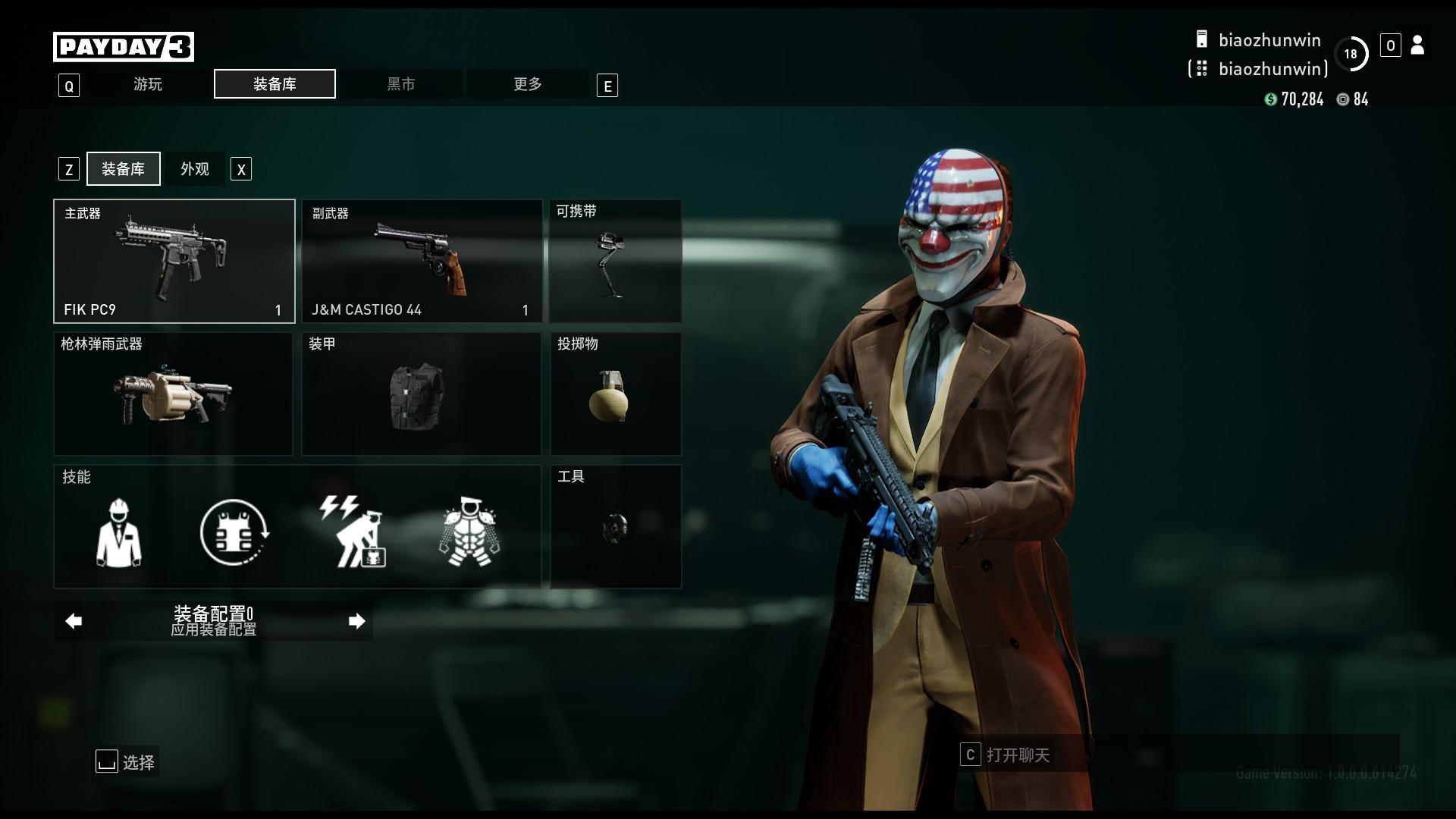The width and height of the screenshot is (1456, 819).
Task: Choose the 投掷物 grenade slot
Action: pos(615,394)
